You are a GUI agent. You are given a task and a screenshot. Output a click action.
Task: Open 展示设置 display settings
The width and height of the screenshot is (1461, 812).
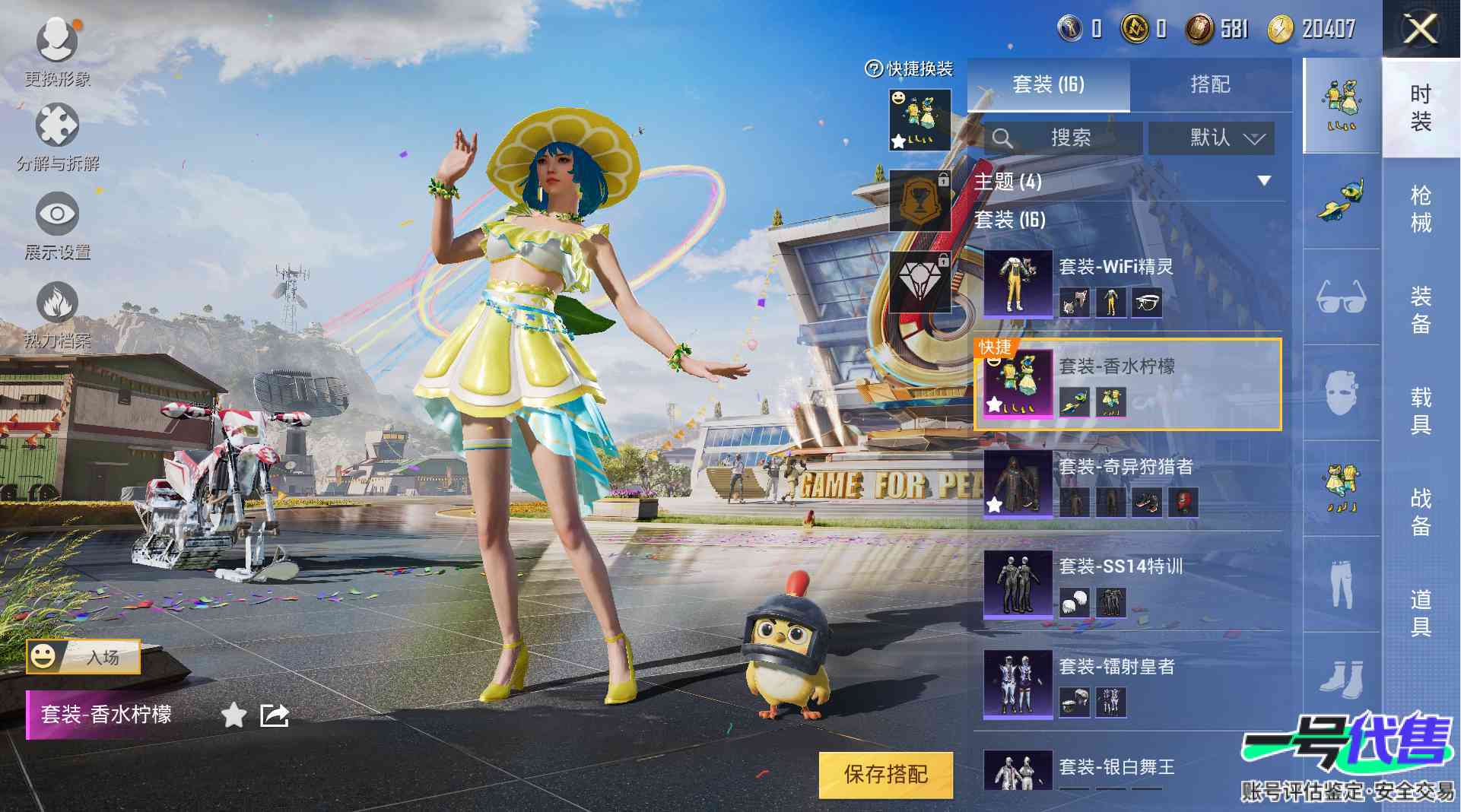(57, 226)
